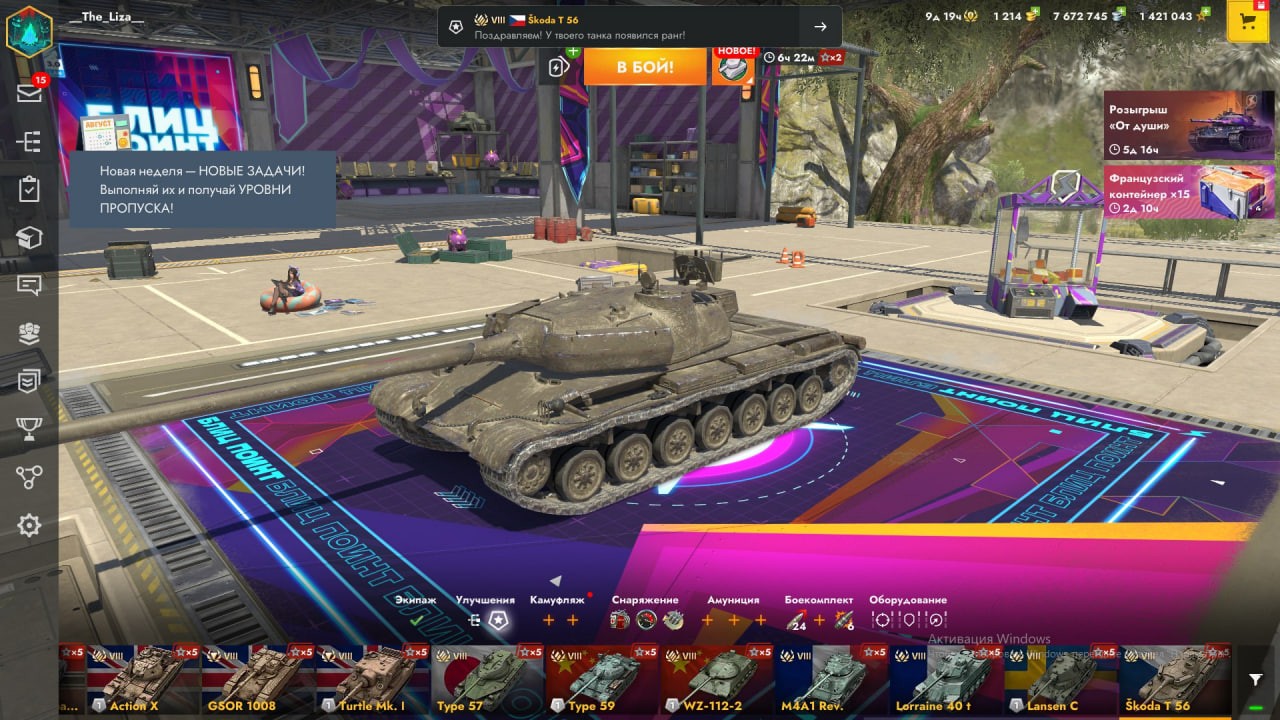Open the __The_Liza__ player profile avatar
Screen dimensions: 1280x720
tap(29, 29)
